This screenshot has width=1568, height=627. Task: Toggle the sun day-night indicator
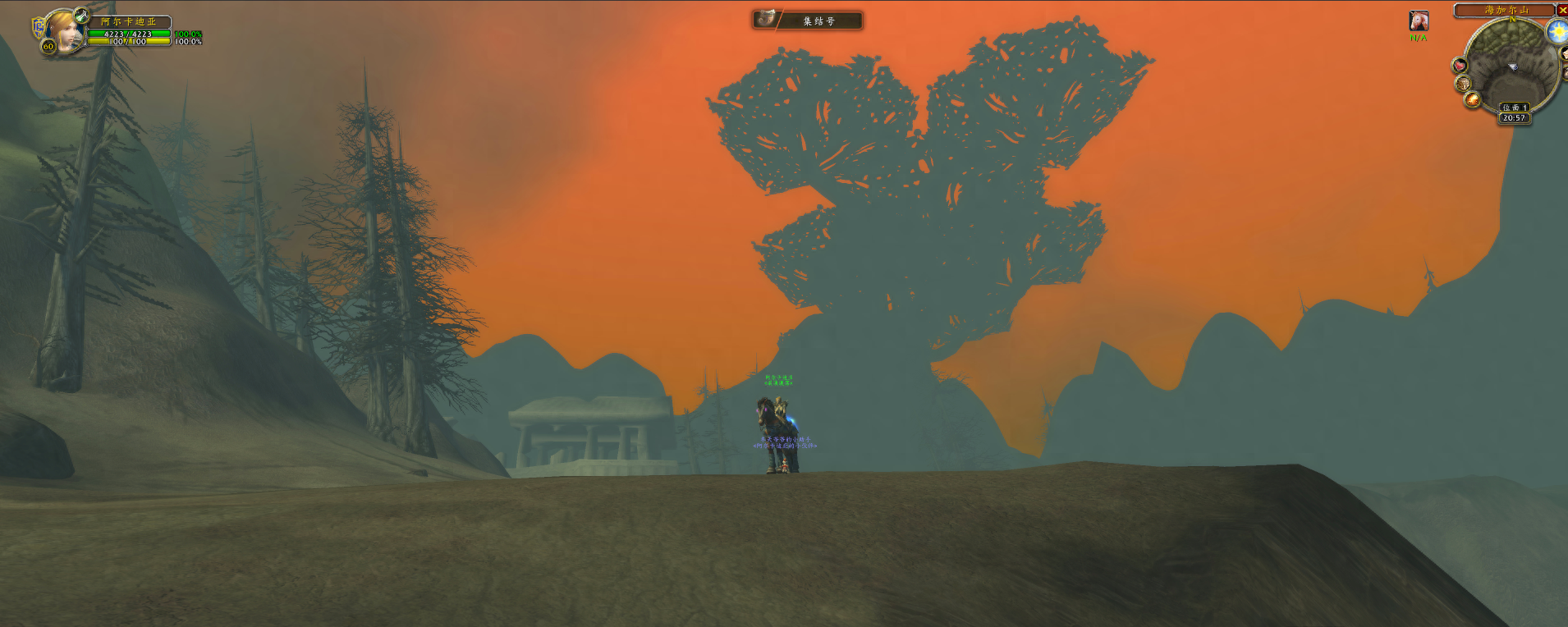(1557, 32)
